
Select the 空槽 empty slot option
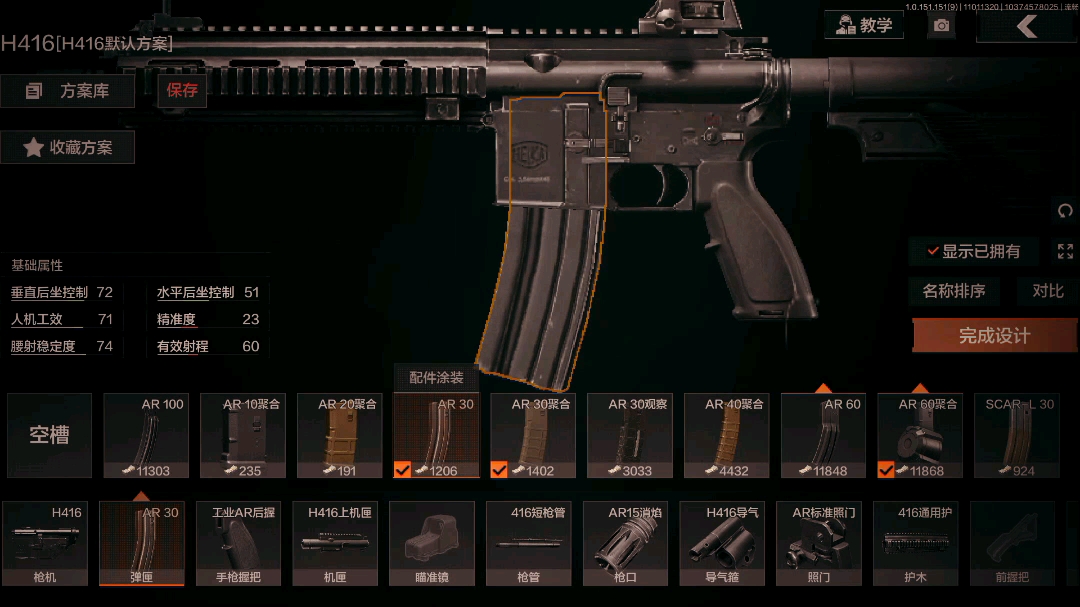click(x=49, y=435)
